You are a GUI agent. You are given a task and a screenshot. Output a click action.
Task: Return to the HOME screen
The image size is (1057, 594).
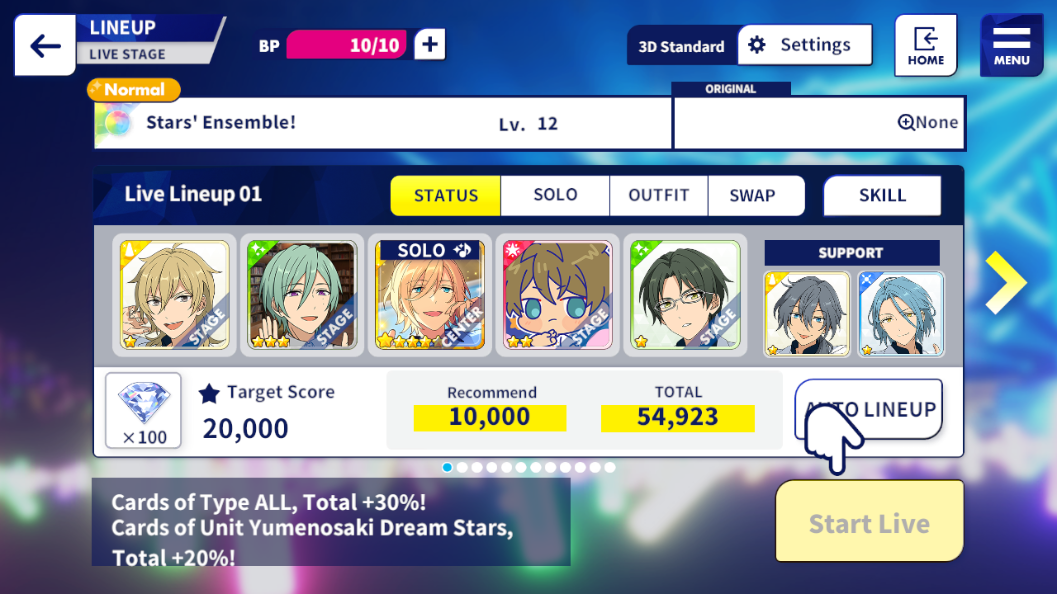click(x=925, y=46)
